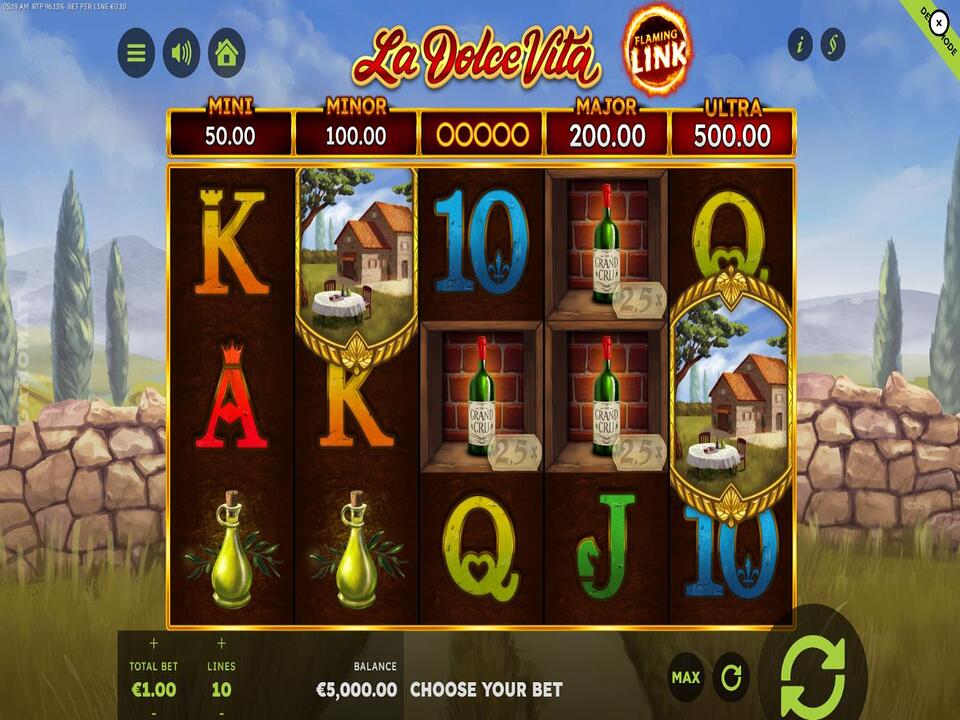Toggle the sound speaker button

(x=181, y=53)
